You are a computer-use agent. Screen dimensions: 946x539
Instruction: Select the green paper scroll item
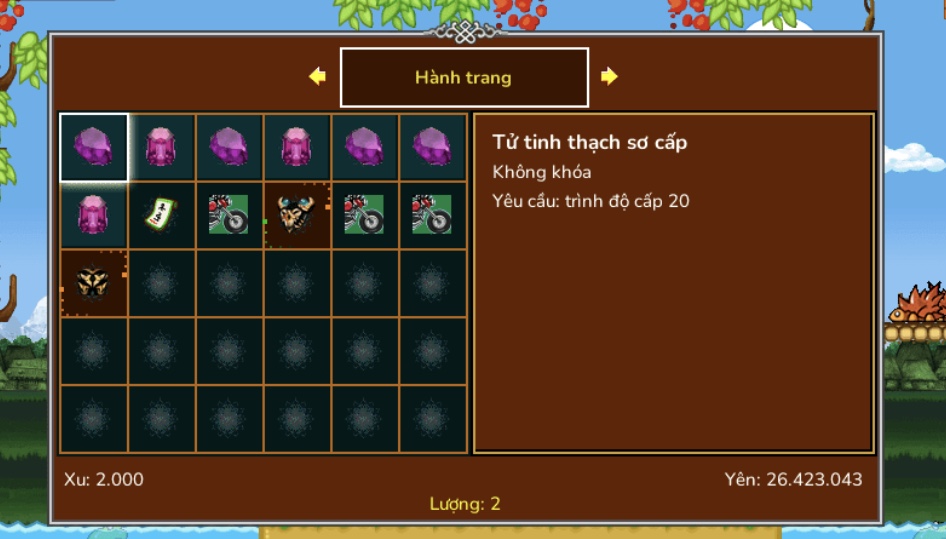point(161,214)
